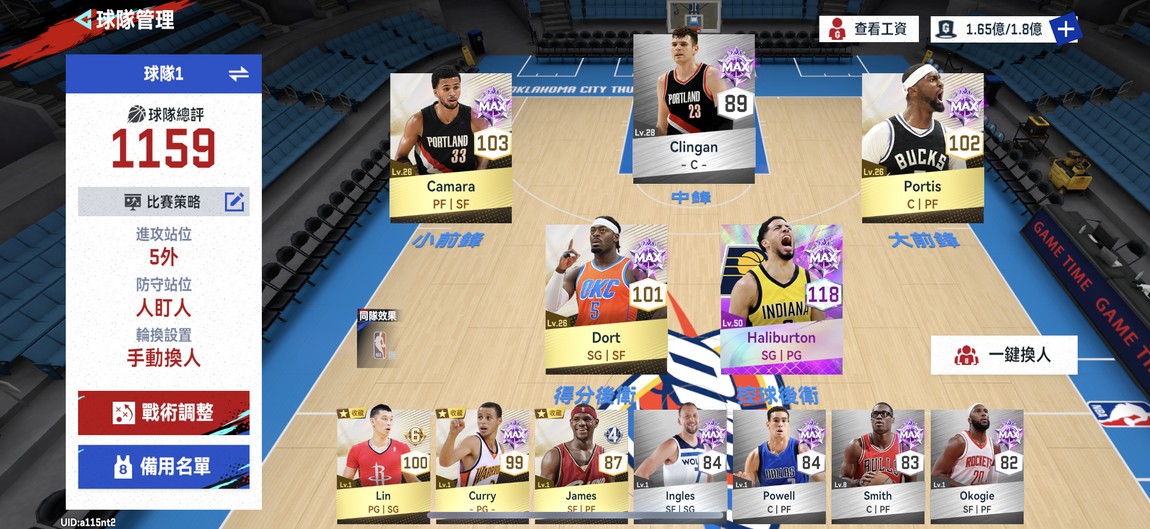Switch team with the 球隊1 swap arrows
This screenshot has width=1150, height=529.
point(238,74)
